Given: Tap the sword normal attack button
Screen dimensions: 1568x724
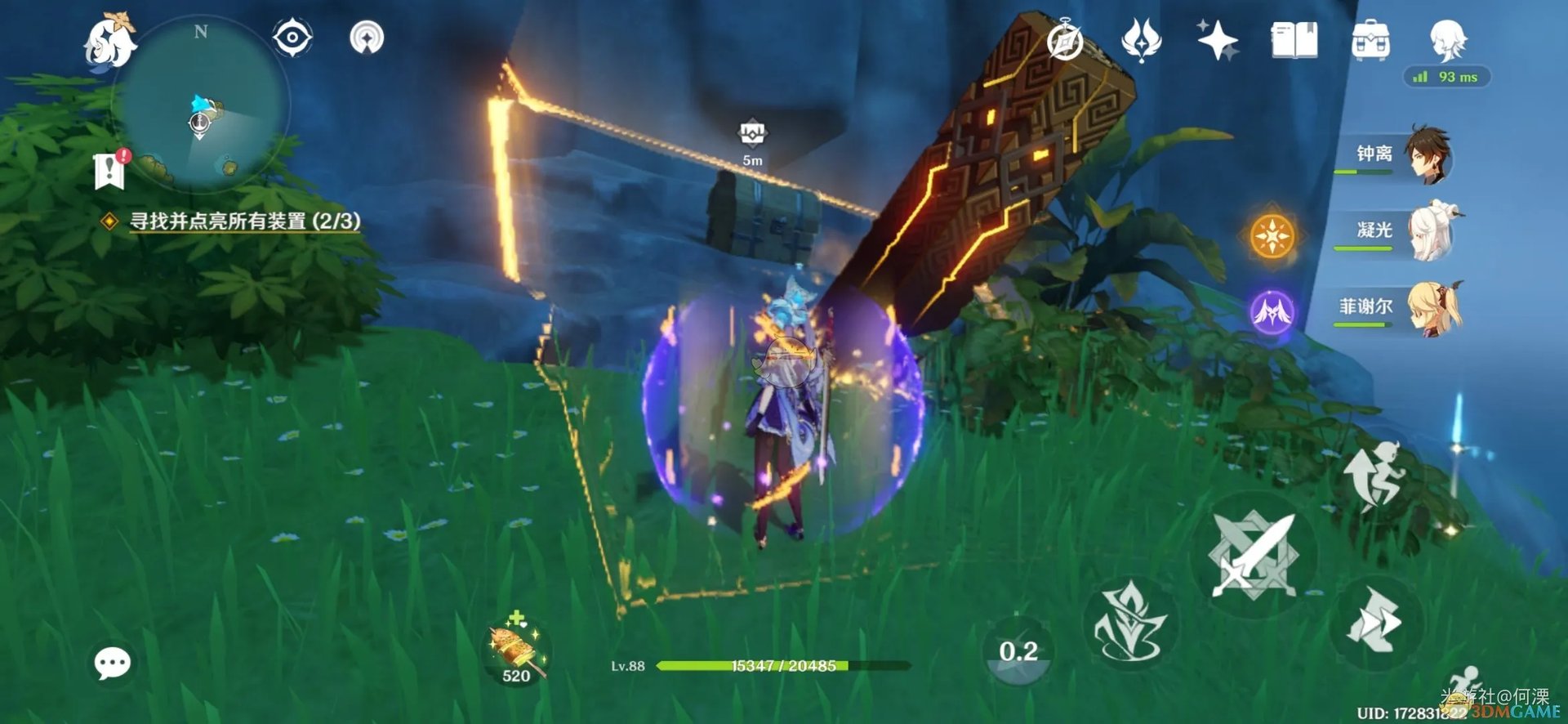Looking at the screenshot, I should click(x=1253, y=556).
